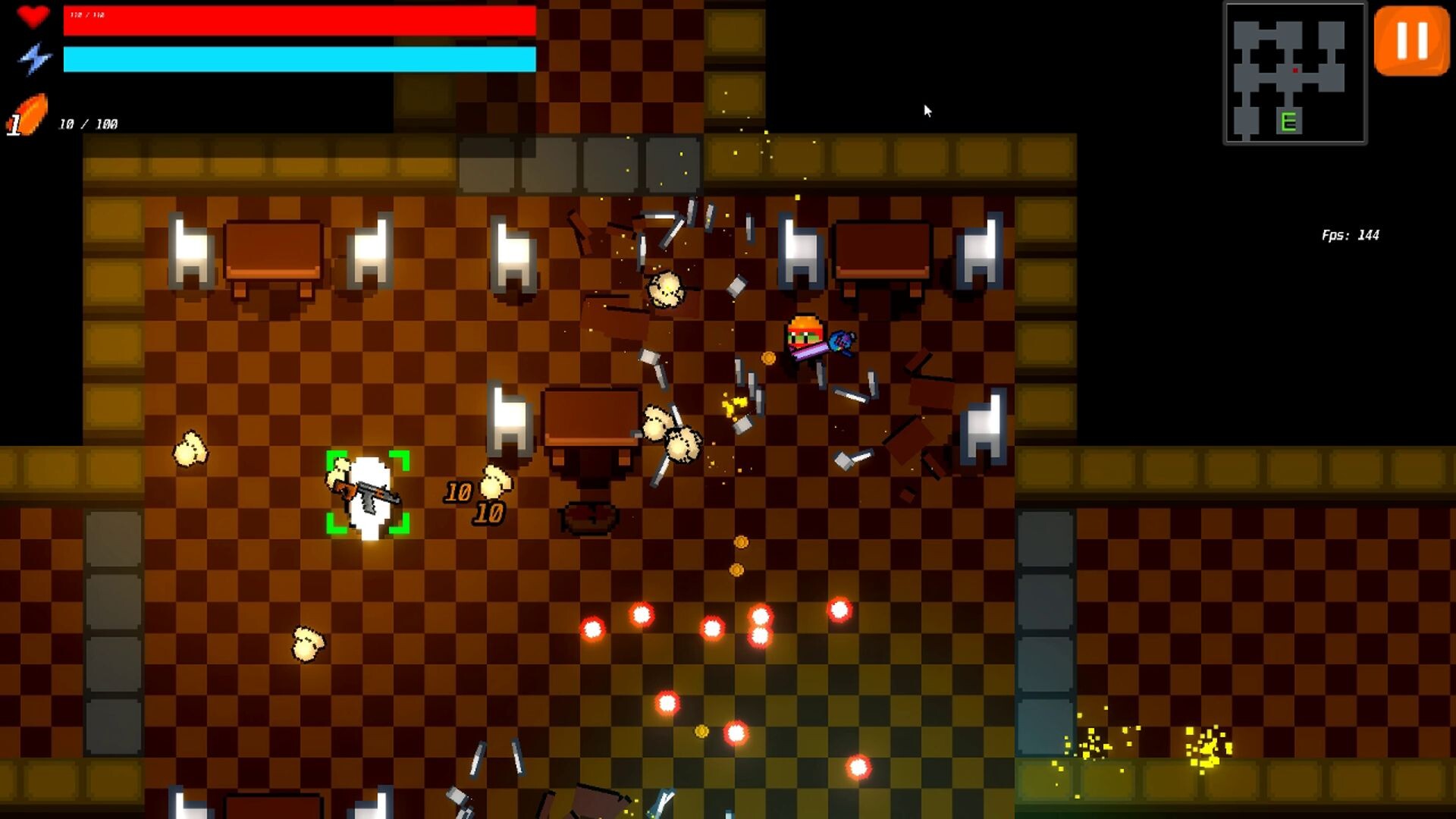Image resolution: width=1456 pixels, height=819 pixels.
Task: Pause the game with the orange button
Action: pos(1411,41)
